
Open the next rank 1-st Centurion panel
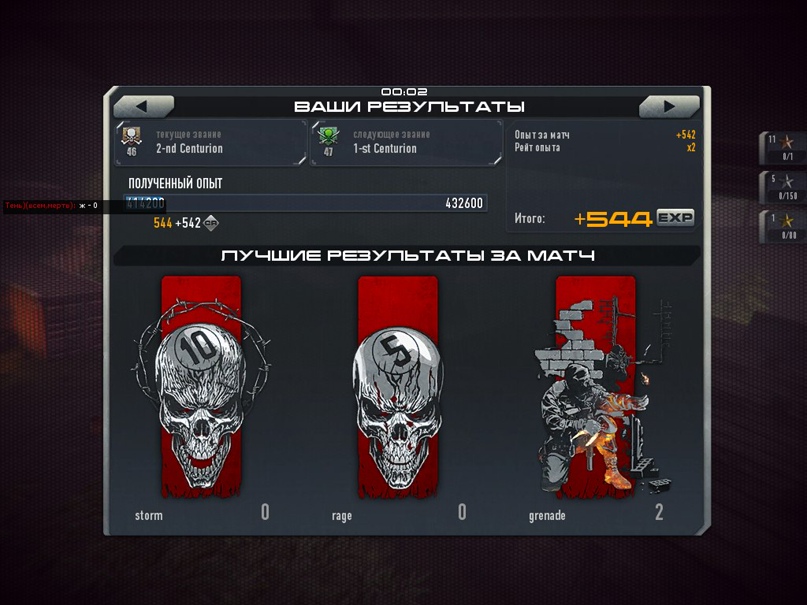tap(406, 142)
